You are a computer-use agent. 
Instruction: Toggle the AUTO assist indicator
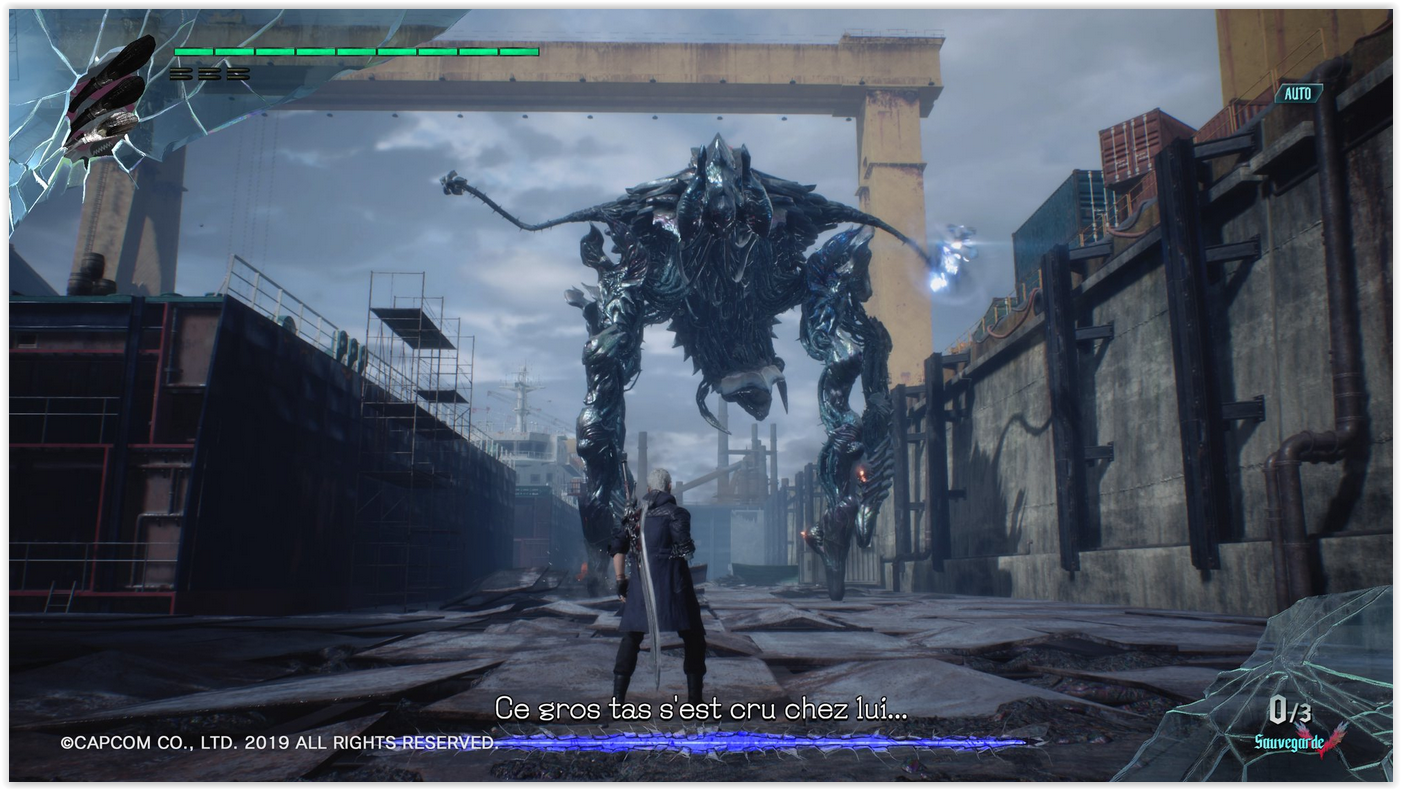1298,93
